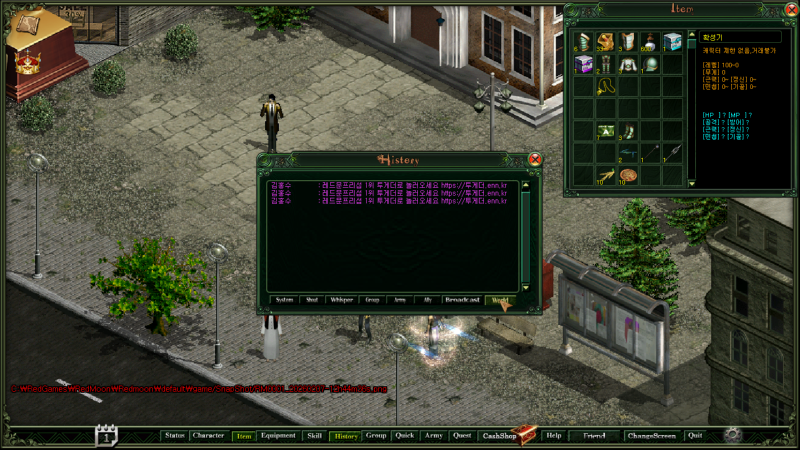Open the Whisper chat tab
This screenshot has width=800, height=450.
(341, 299)
